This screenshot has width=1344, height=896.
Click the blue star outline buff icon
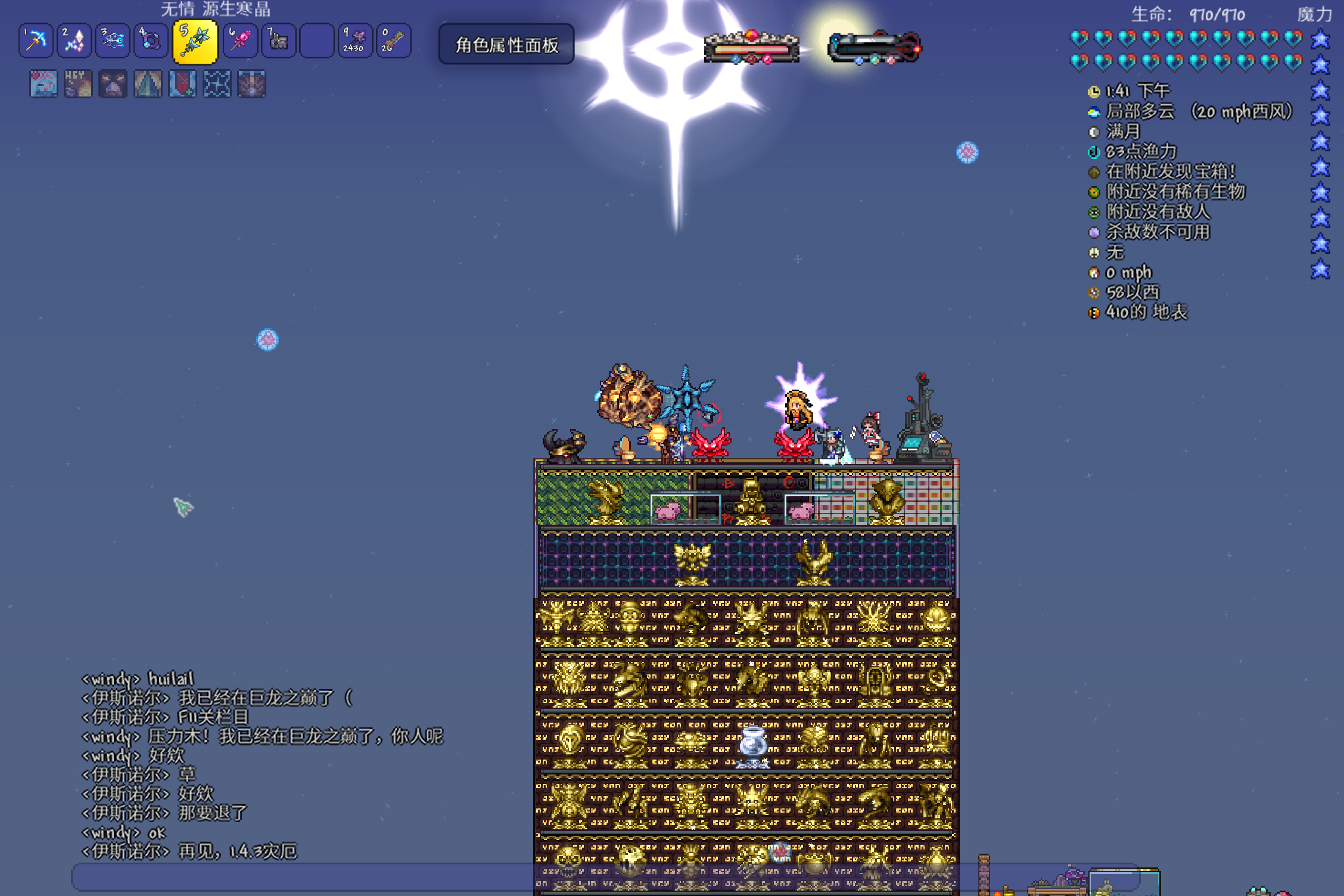tap(217, 84)
